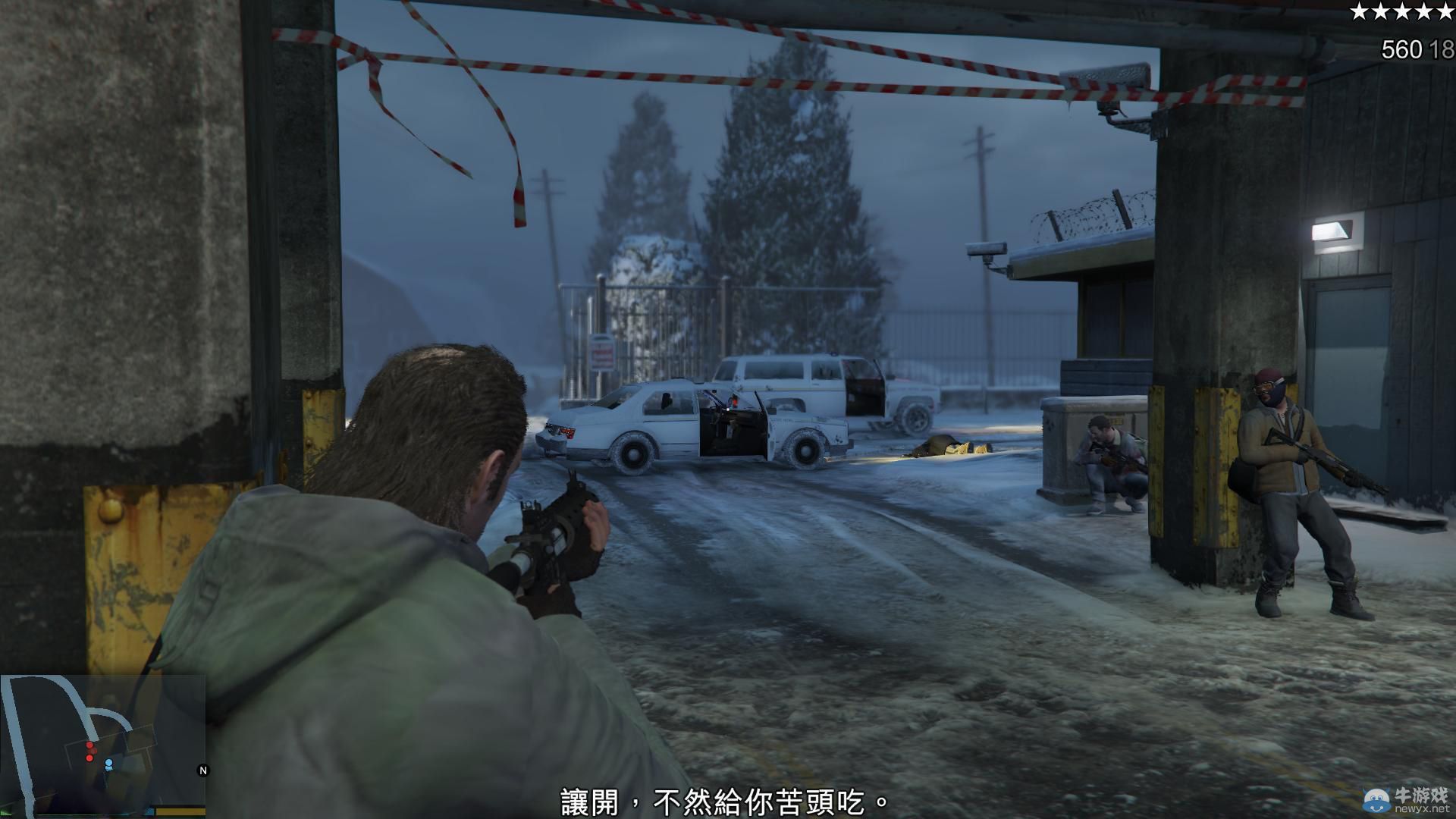1456x819 pixels.
Task: Click the yellow armor bar under minimap
Action: tap(180, 811)
